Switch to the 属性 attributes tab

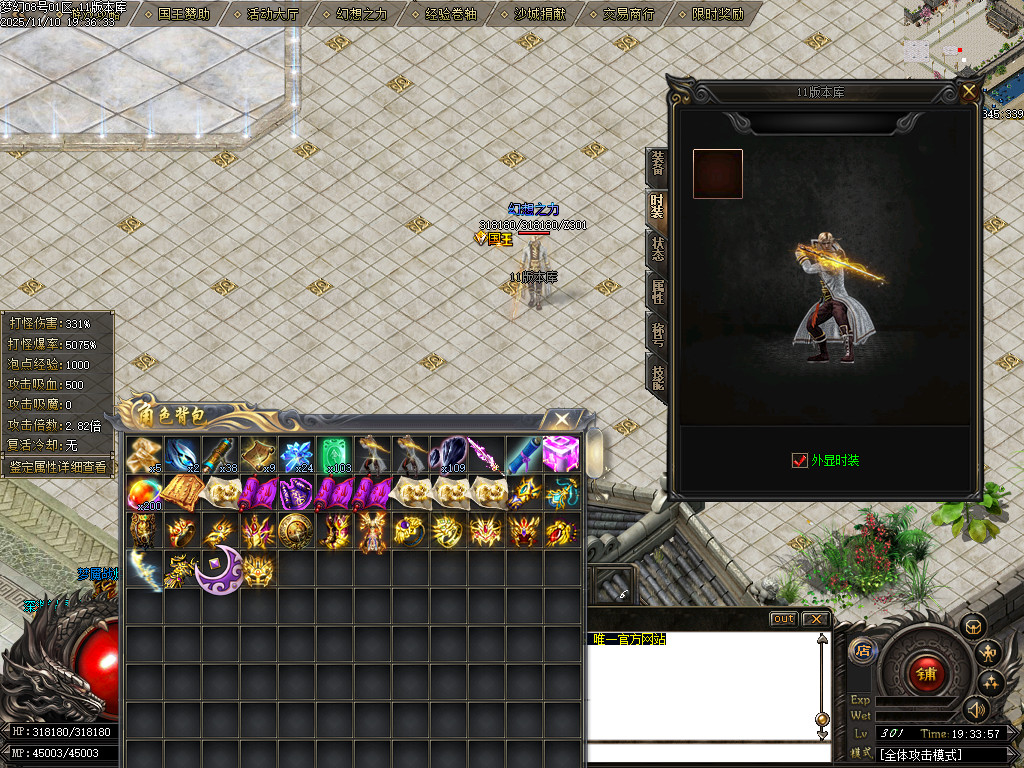[x=657, y=292]
